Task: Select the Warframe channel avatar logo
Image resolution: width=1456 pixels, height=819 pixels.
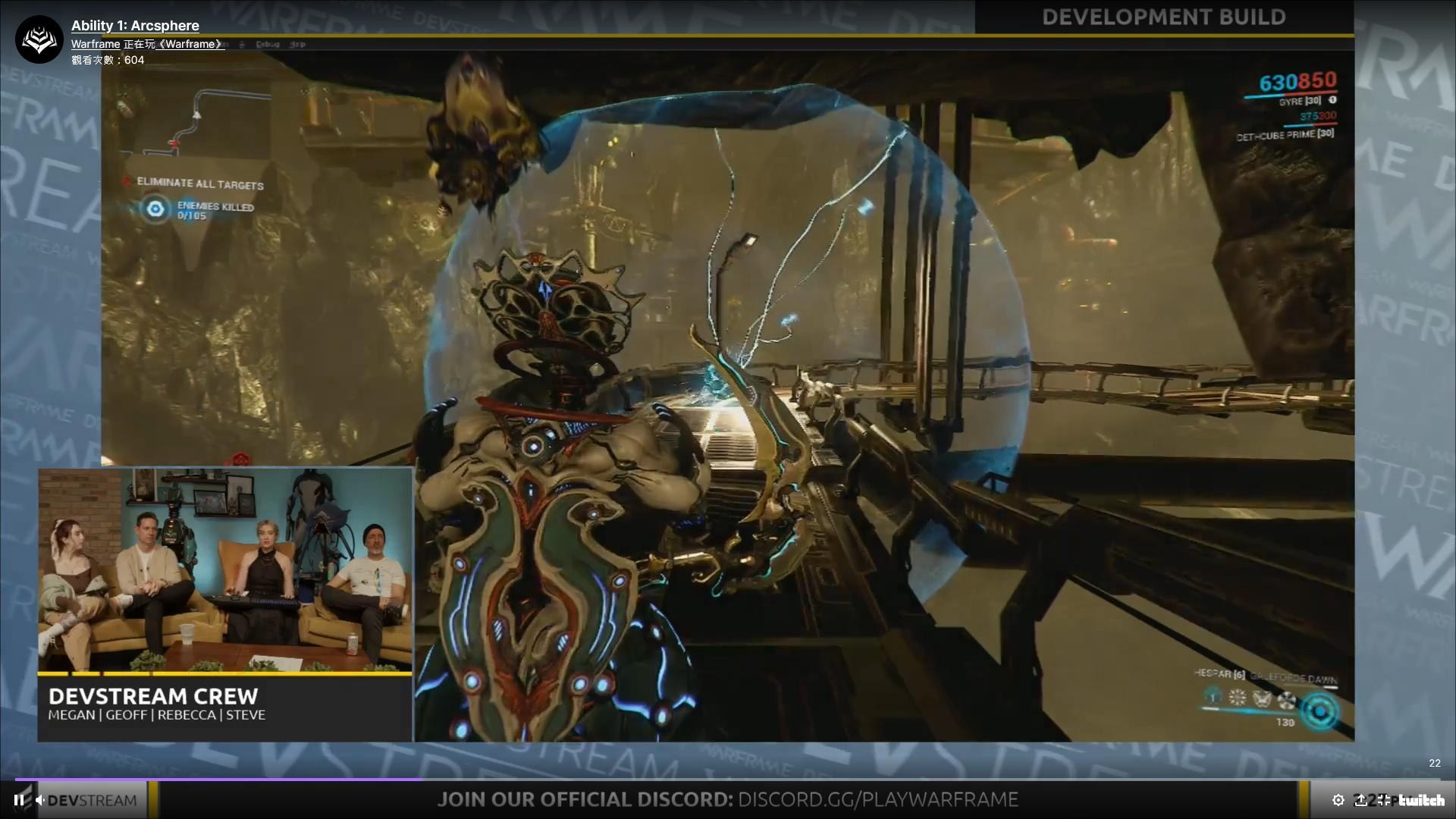Action: [39, 39]
